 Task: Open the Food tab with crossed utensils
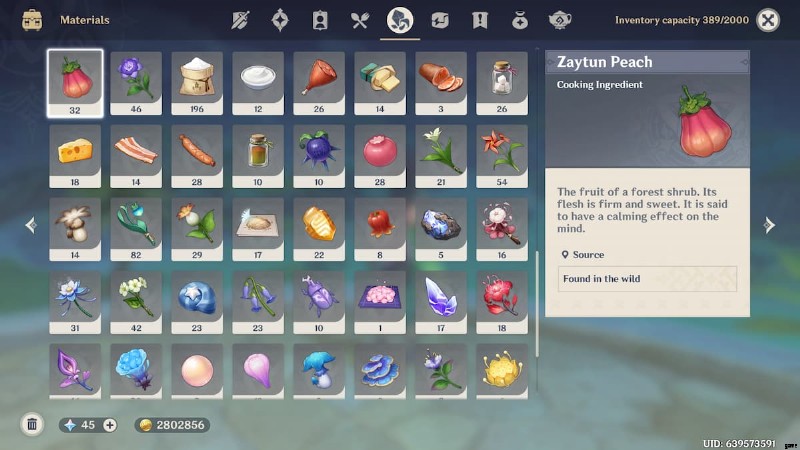[x=360, y=20]
